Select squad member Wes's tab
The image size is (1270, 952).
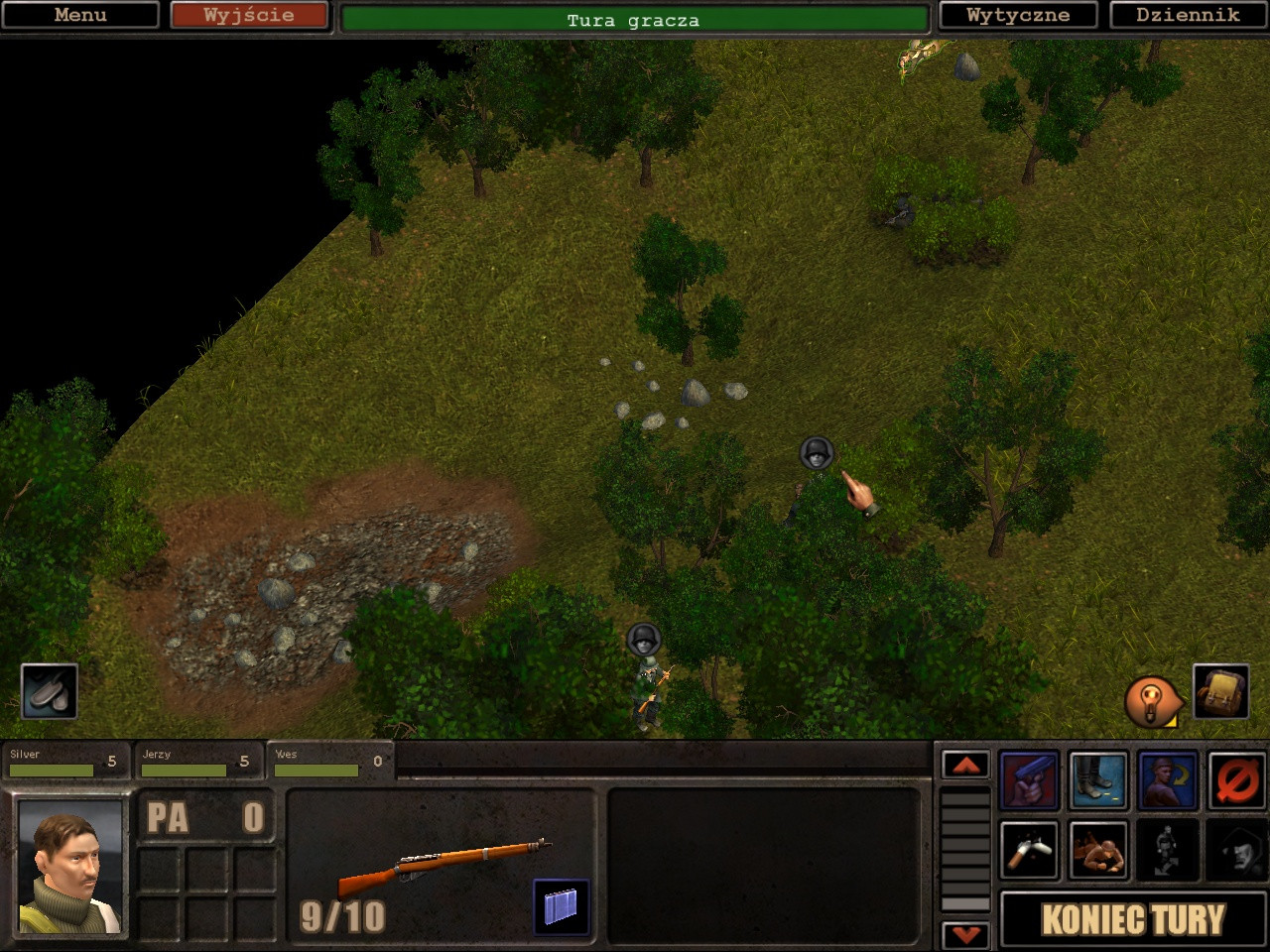(329, 761)
